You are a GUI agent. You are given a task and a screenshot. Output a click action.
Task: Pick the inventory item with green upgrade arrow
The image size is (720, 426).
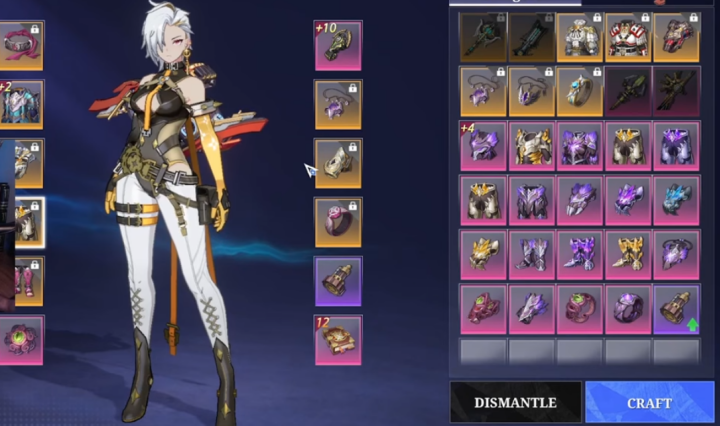[676, 309]
